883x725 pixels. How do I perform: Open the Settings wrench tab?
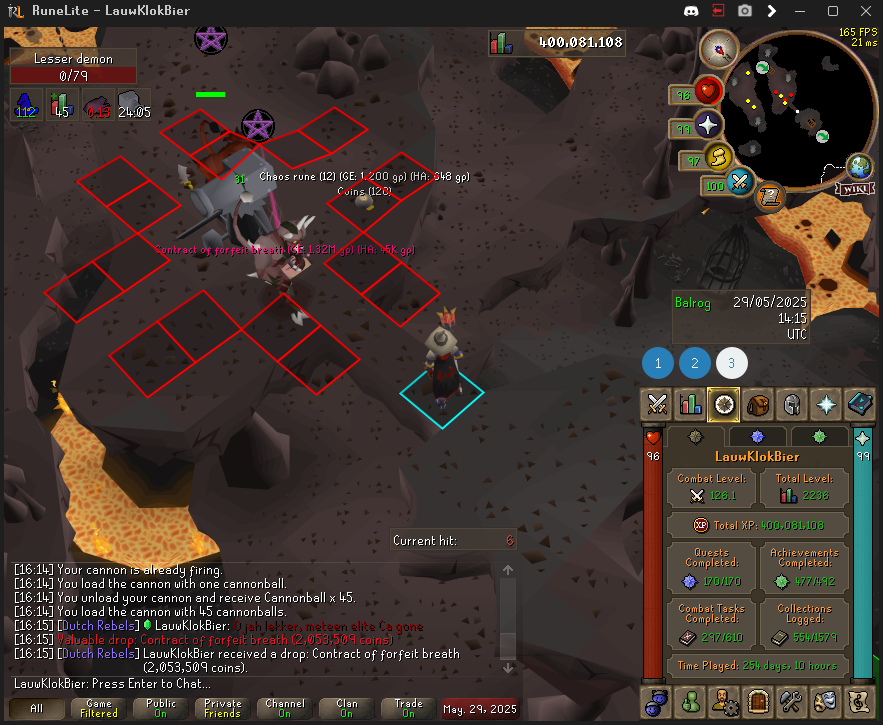pyautogui.click(x=791, y=700)
